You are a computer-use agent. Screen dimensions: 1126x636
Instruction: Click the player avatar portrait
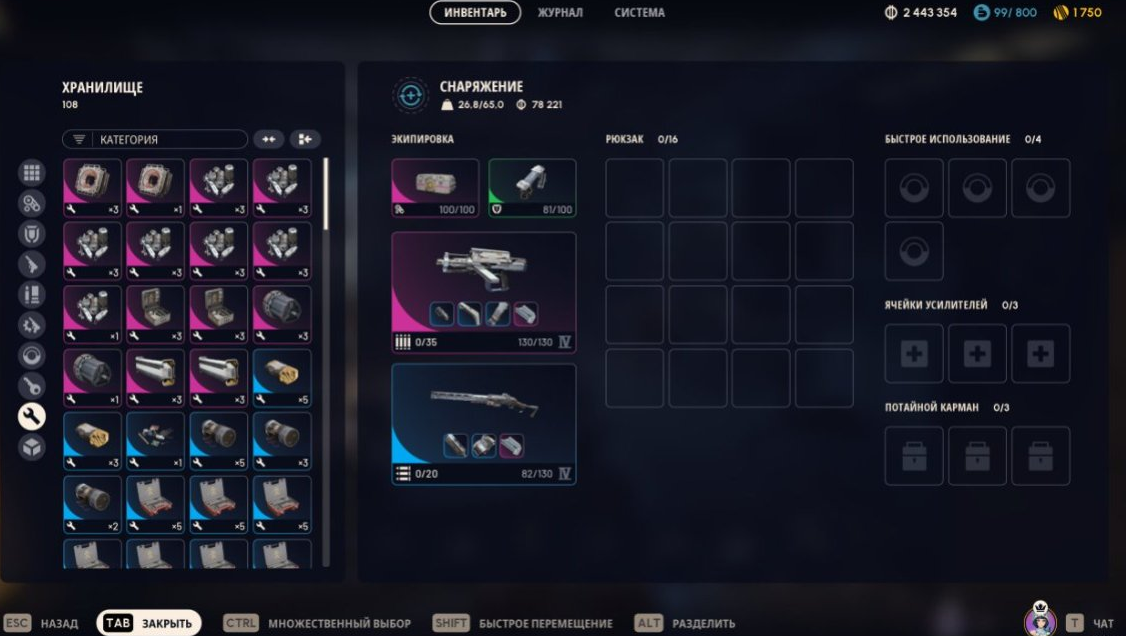click(1040, 621)
